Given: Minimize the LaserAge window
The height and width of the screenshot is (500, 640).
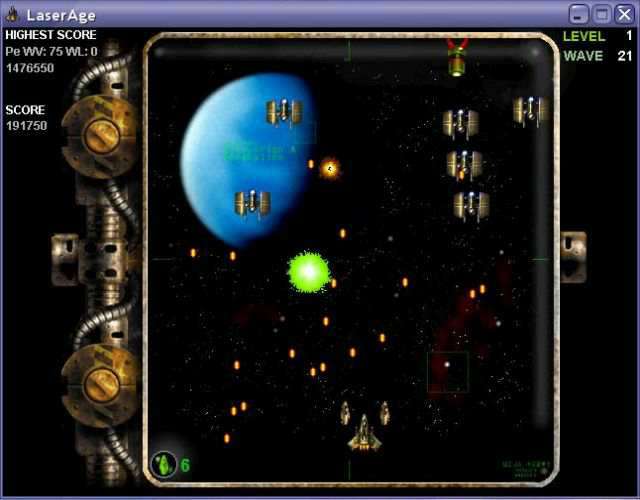Looking at the screenshot, I should pos(579,14).
